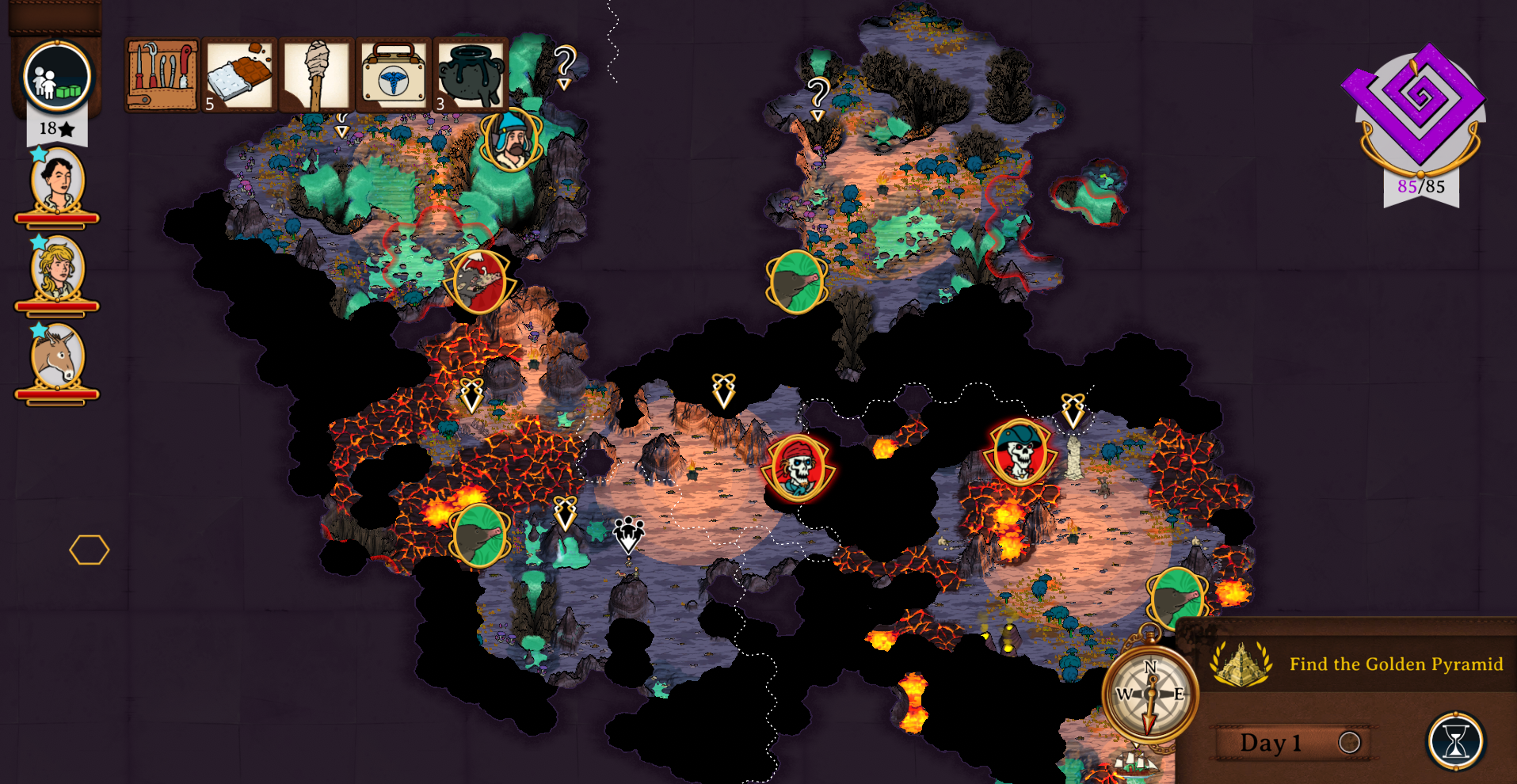Click the hourglass end-day button
The height and width of the screenshot is (784, 1517).
point(1455,742)
